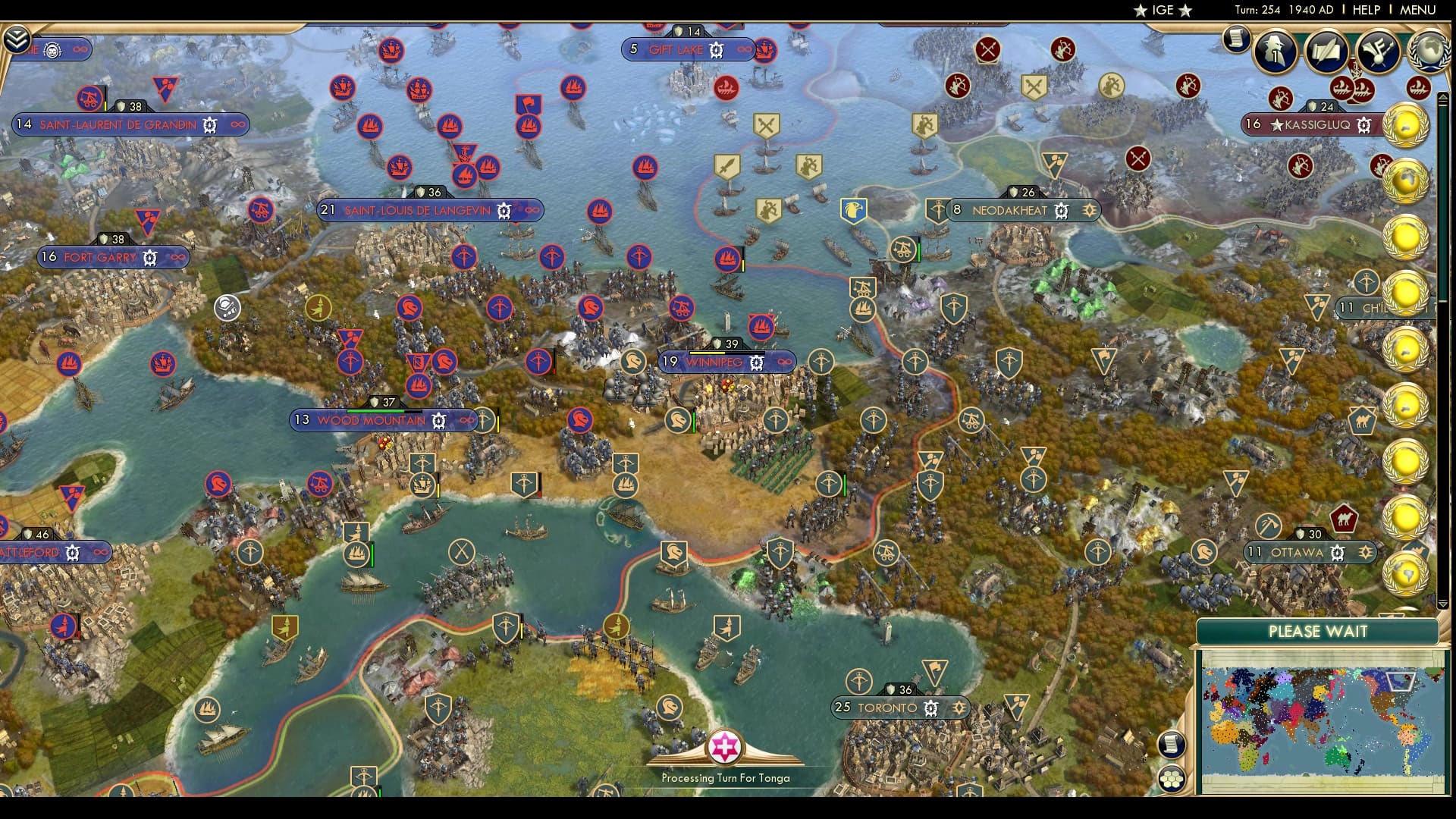Toggle strategic view with the hex grid icon
This screenshot has width=1456, height=819.
coord(1172,780)
